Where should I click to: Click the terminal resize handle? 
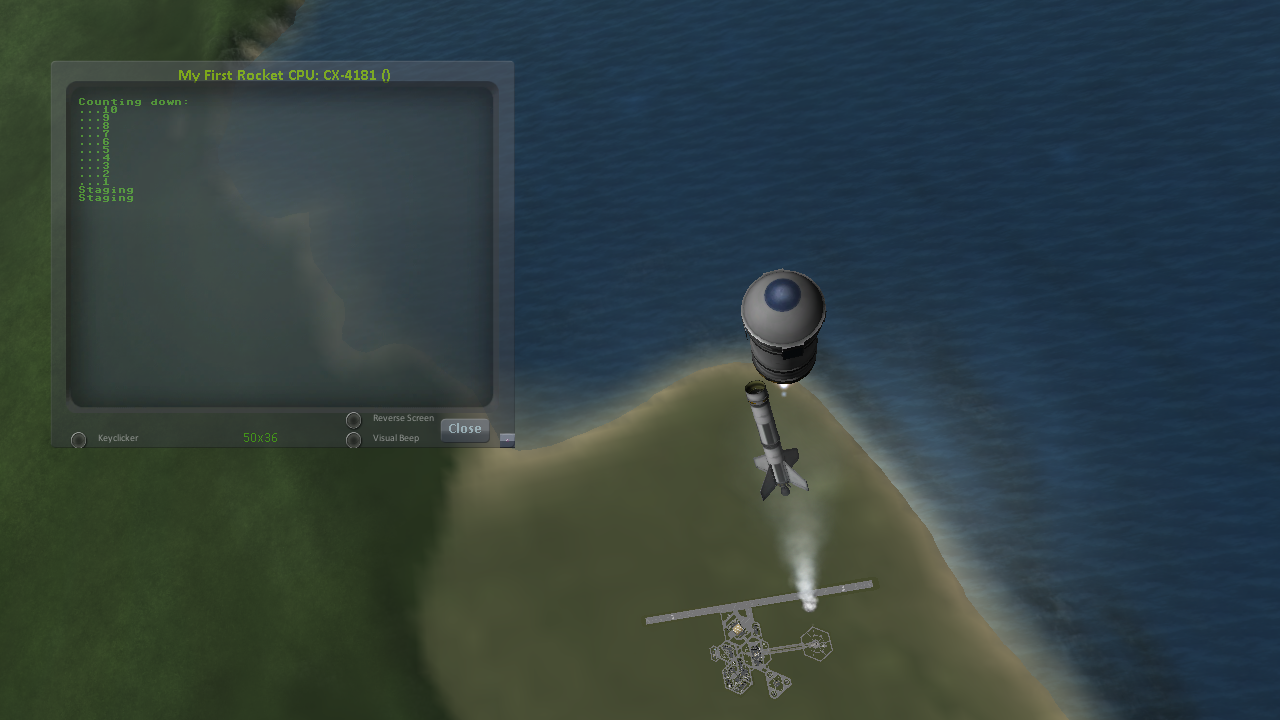(x=507, y=439)
